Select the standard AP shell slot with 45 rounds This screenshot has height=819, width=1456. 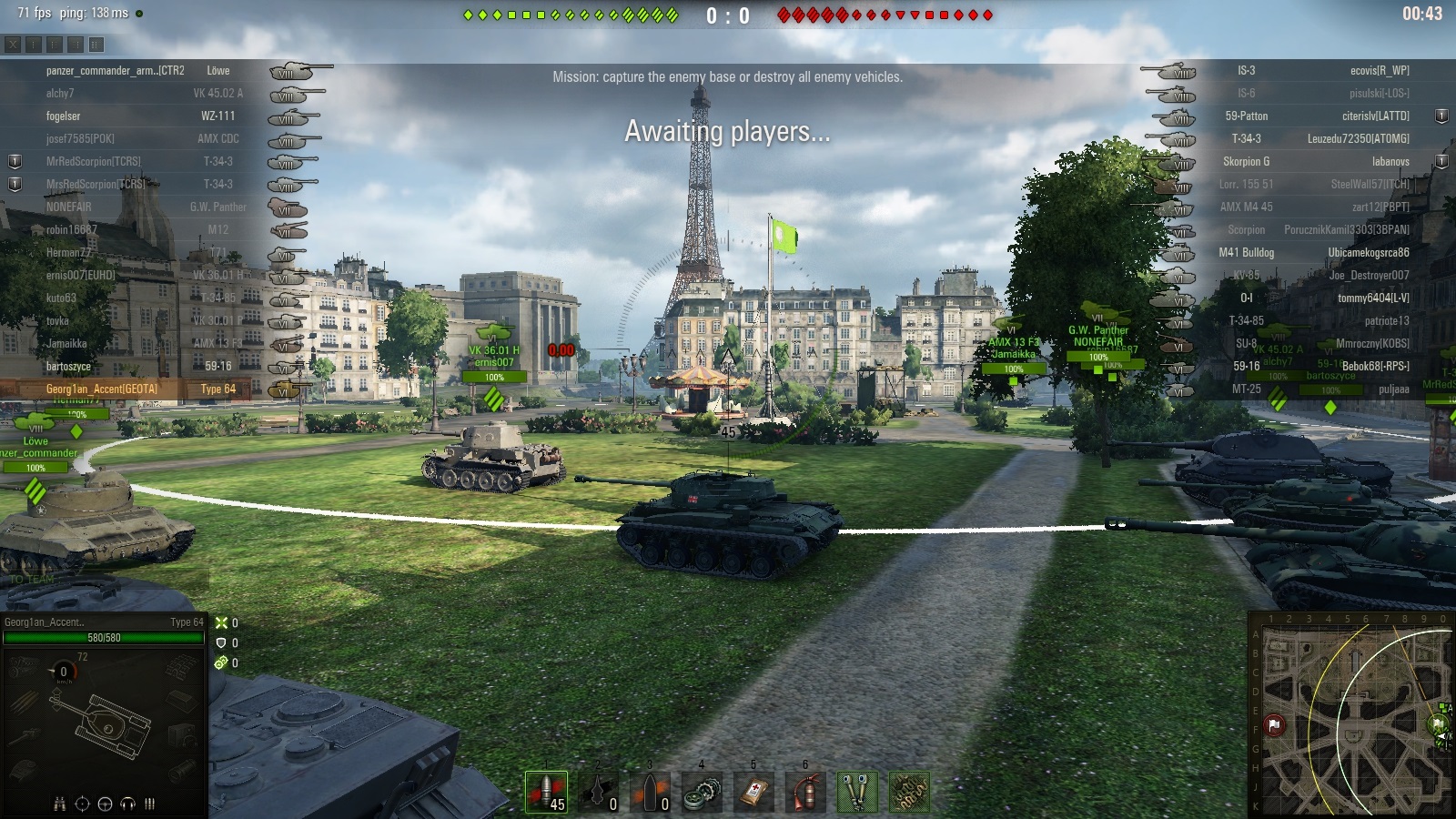(x=546, y=791)
